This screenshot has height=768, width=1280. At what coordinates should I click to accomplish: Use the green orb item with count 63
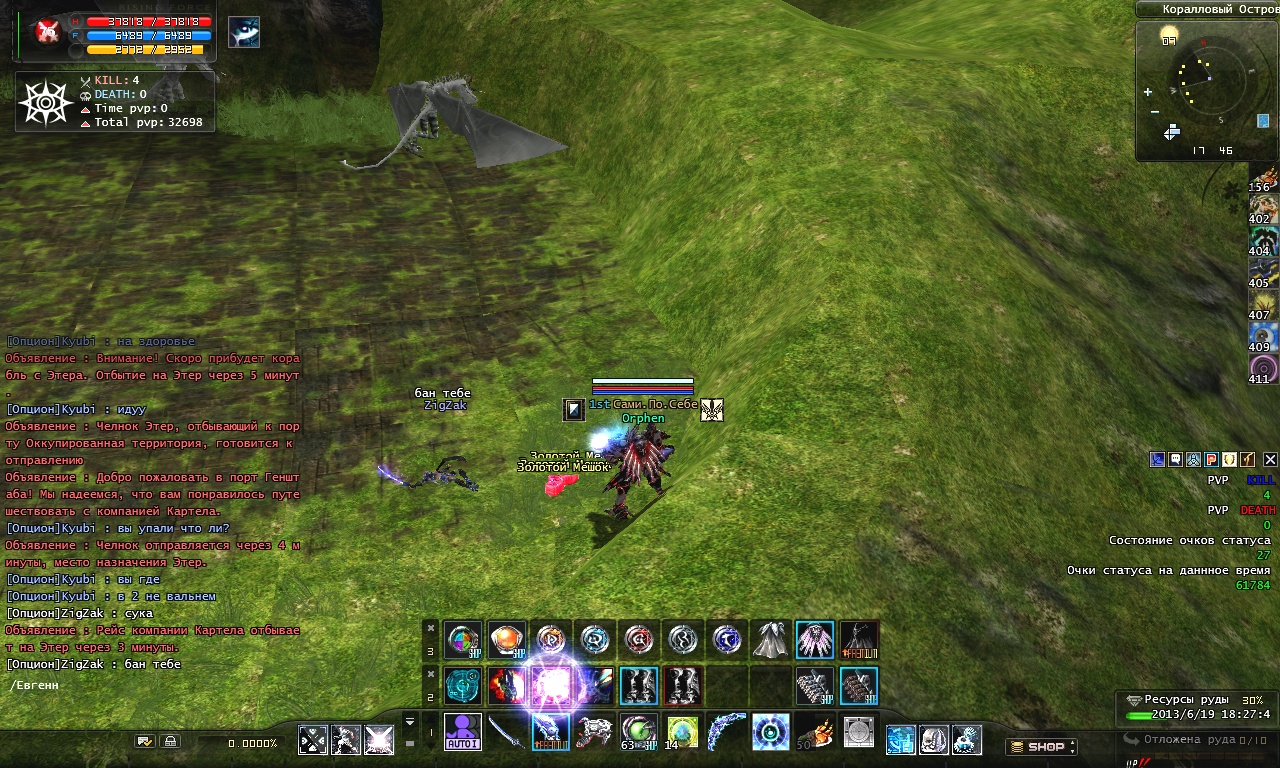pos(638,732)
